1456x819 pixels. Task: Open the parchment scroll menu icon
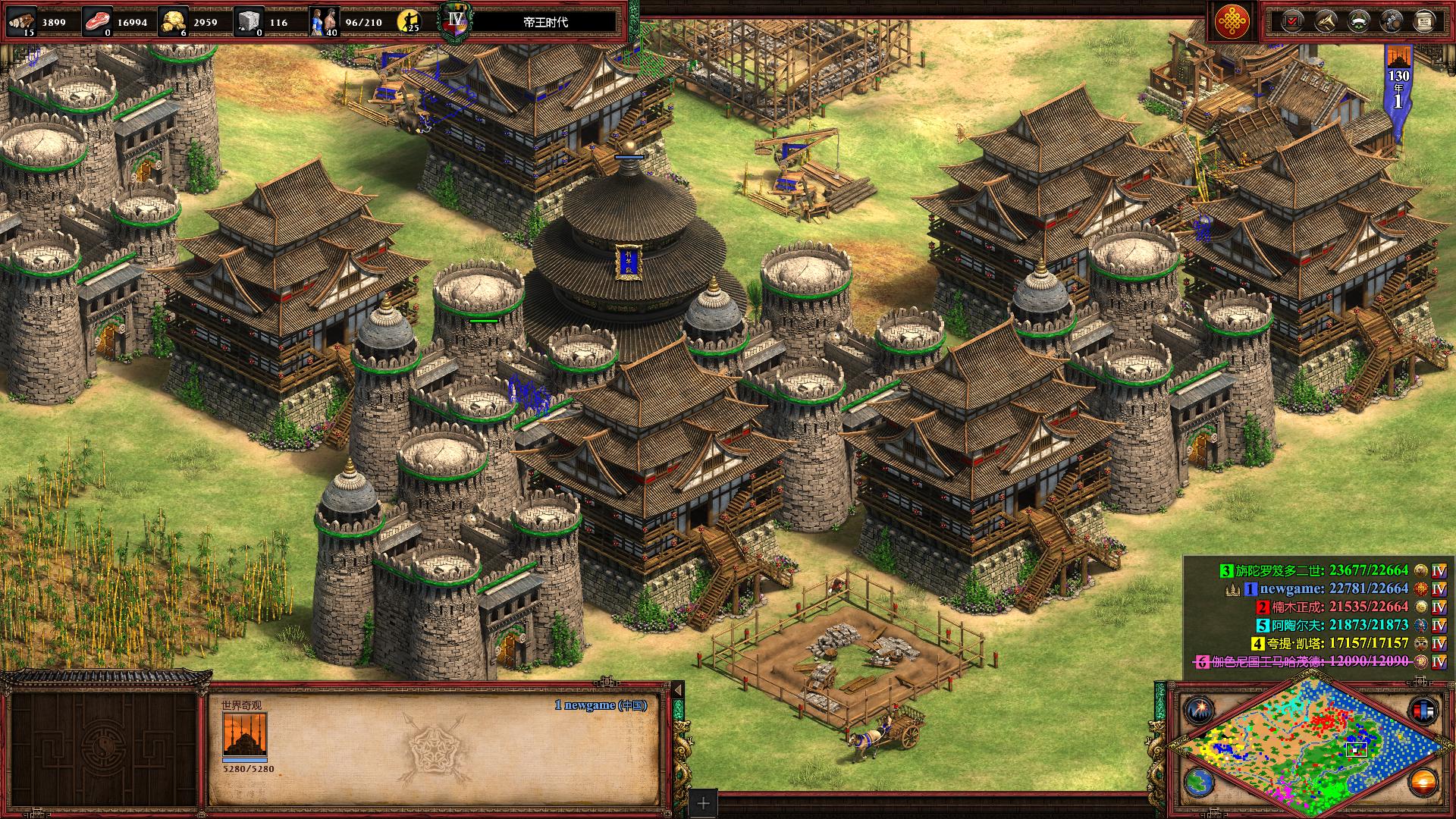click(x=1424, y=21)
